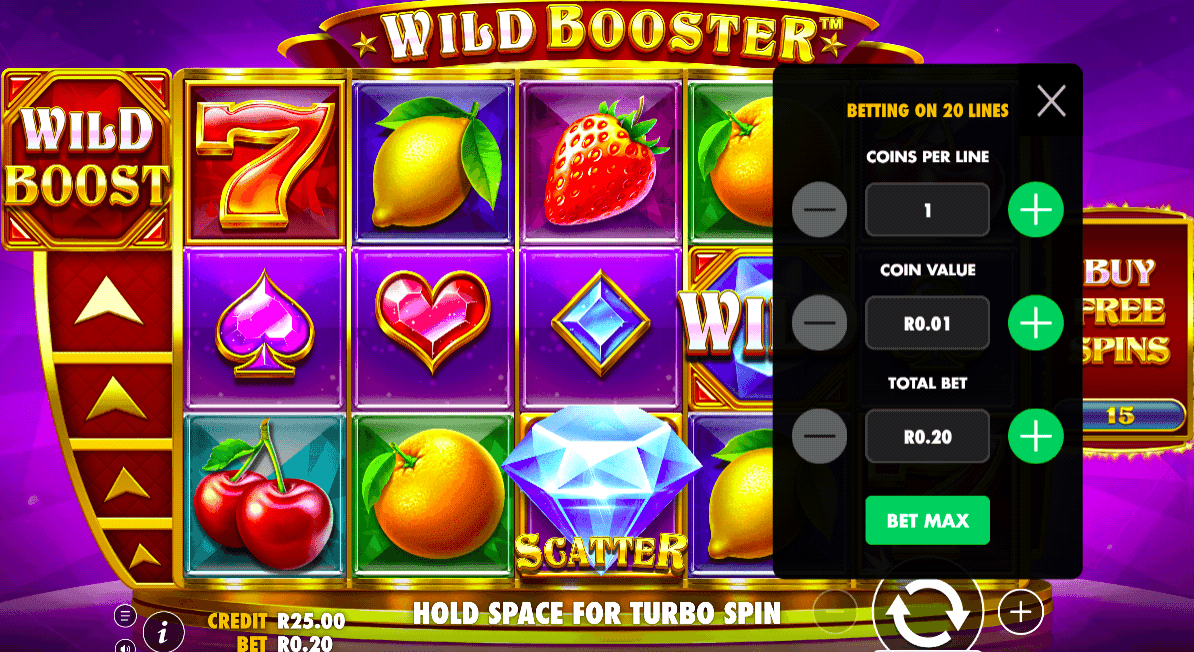Raise the coin value with plus button
1194x652 pixels.
pyautogui.click(x=1035, y=323)
